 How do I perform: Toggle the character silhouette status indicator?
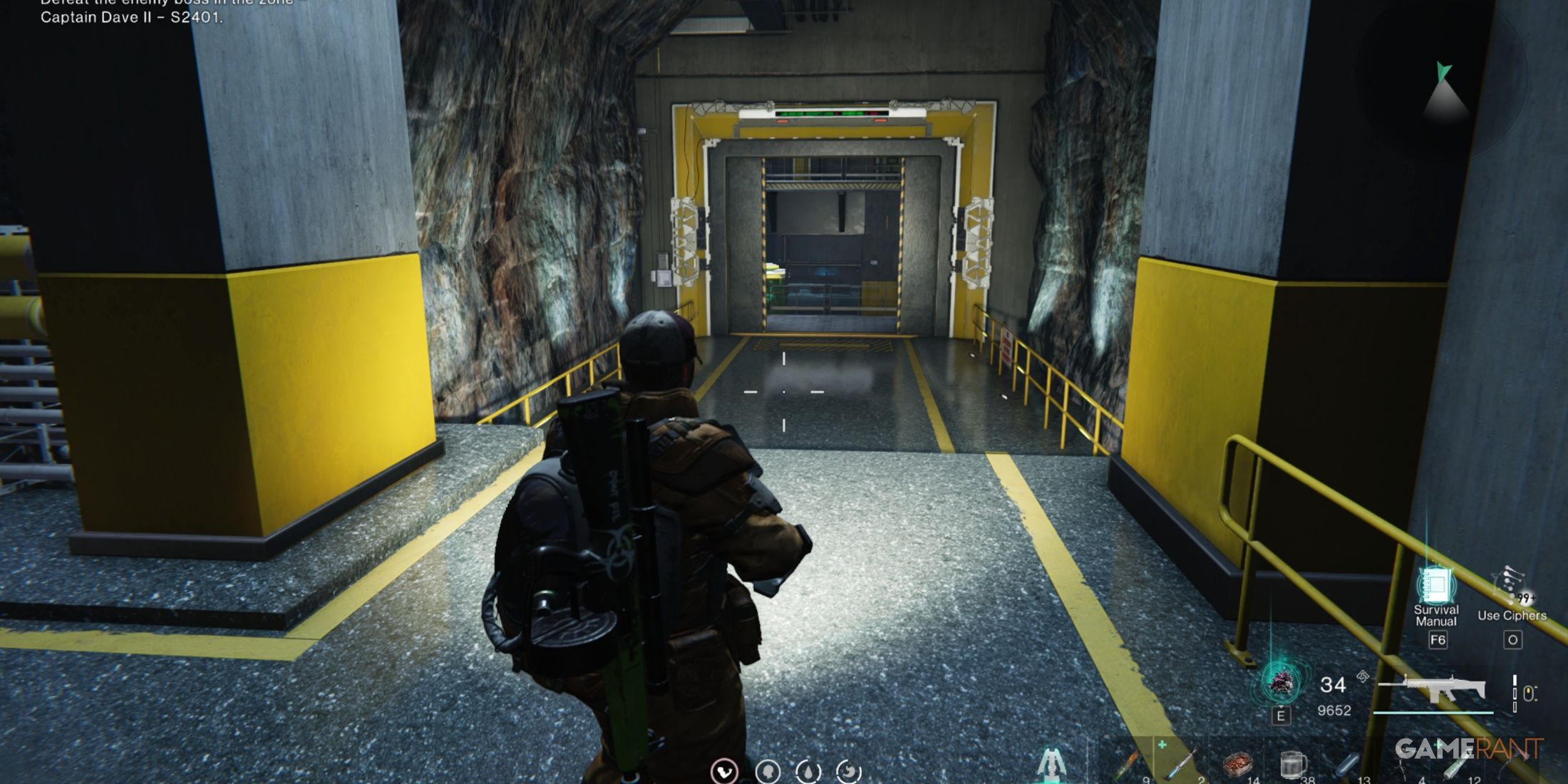(x=768, y=771)
